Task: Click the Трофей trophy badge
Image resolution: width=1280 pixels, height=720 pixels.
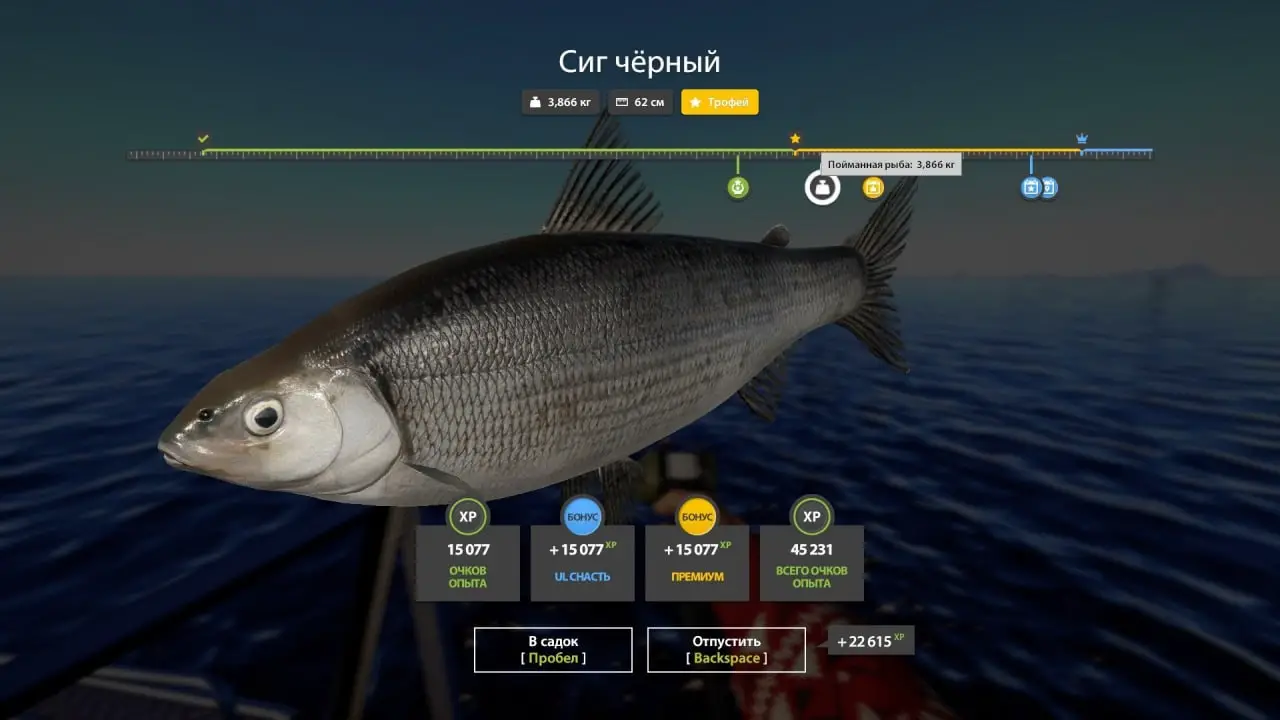Action: [x=720, y=102]
